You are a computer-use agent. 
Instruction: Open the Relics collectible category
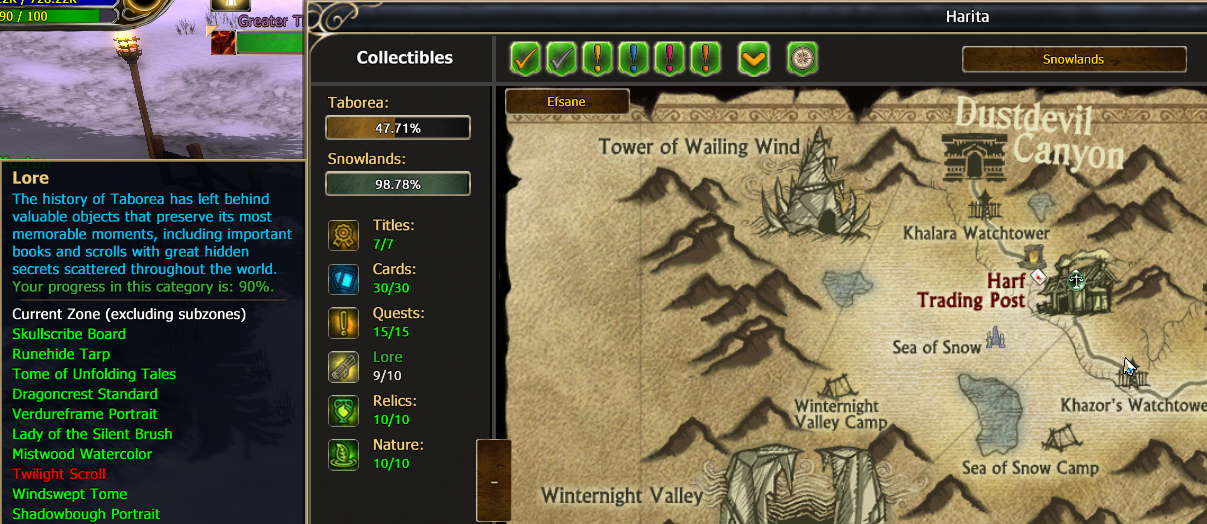pos(344,411)
